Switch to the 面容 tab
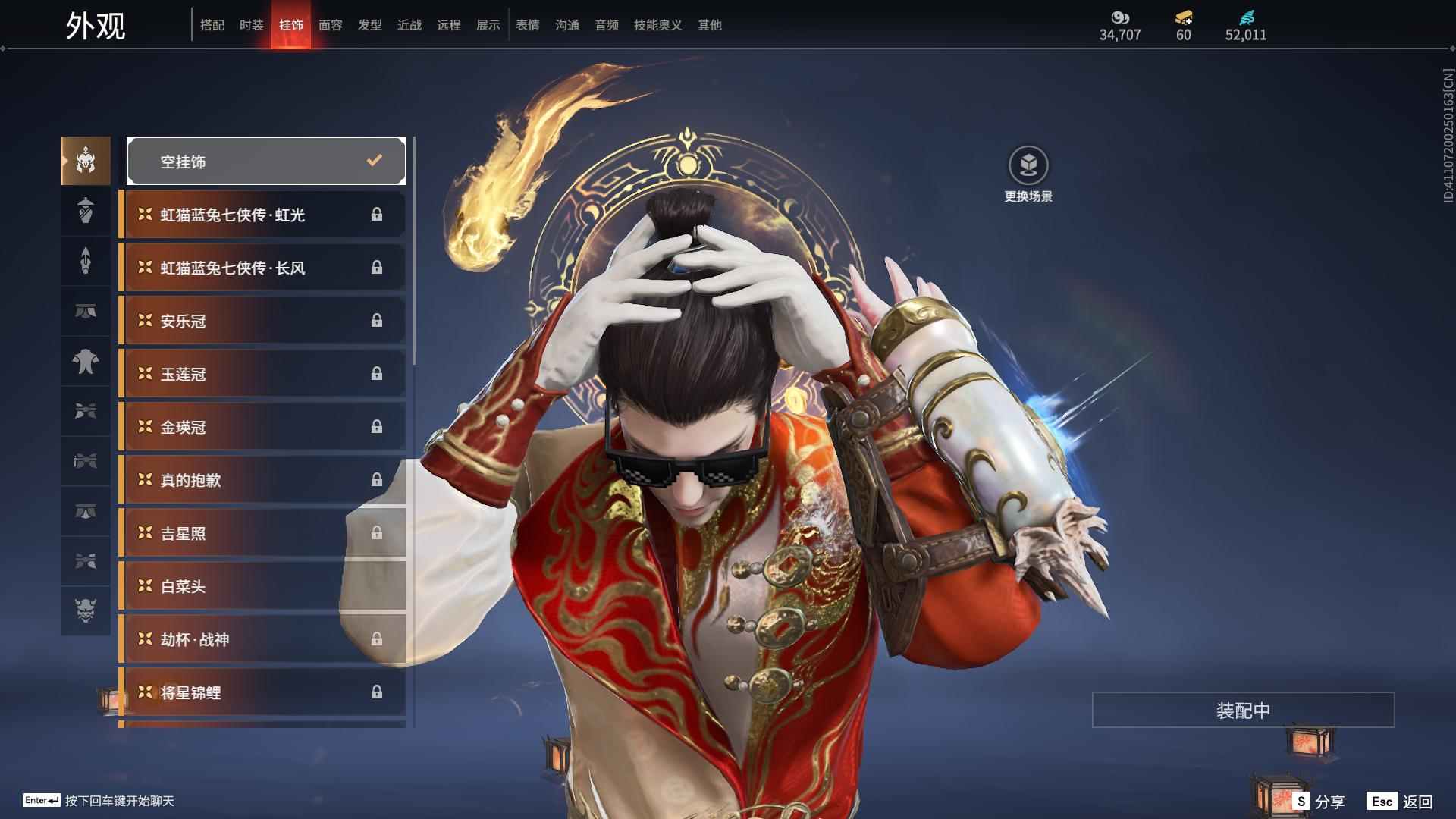This screenshot has height=819, width=1456. pyautogui.click(x=330, y=24)
